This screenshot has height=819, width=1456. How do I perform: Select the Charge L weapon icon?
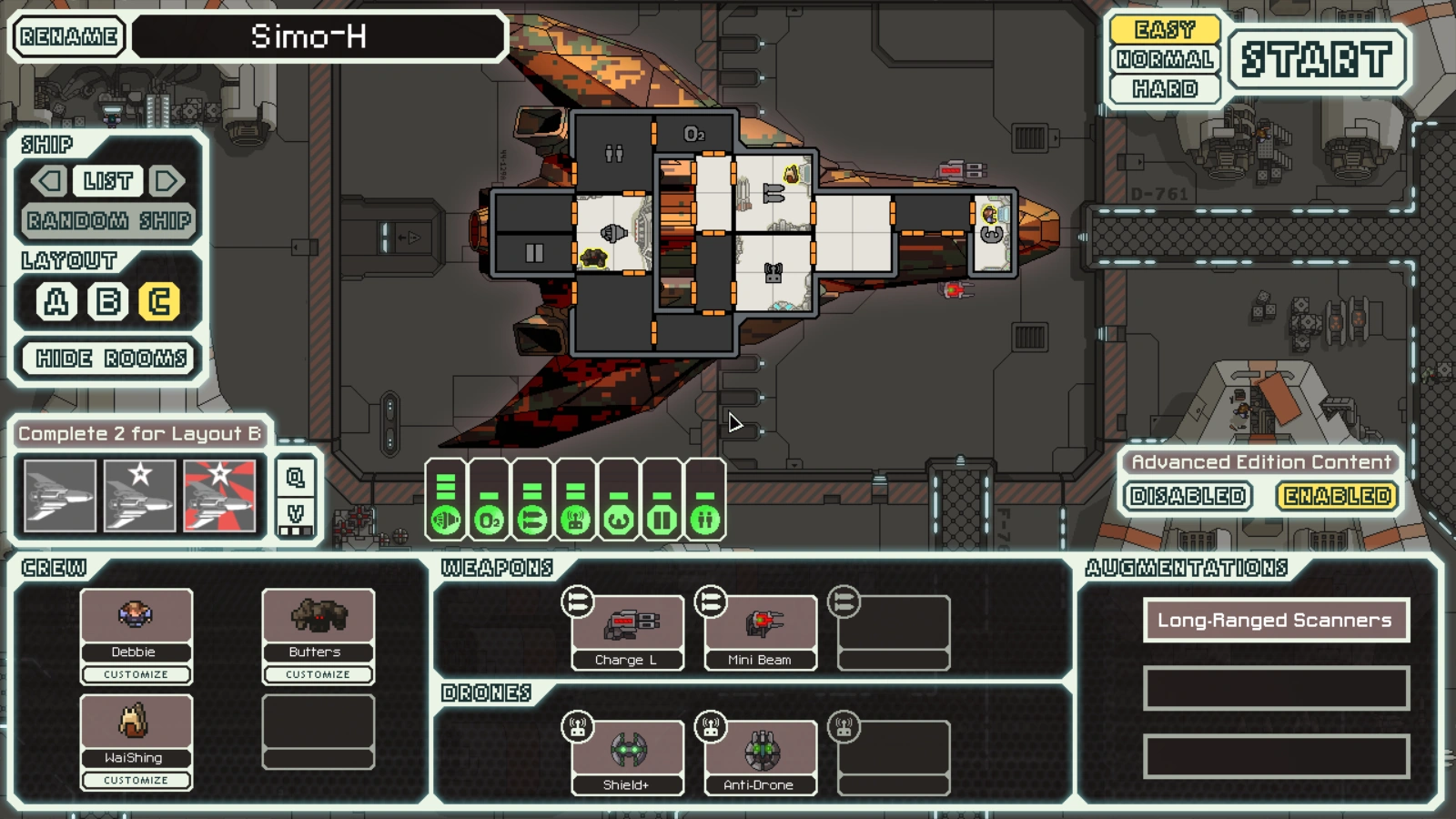click(x=628, y=628)
